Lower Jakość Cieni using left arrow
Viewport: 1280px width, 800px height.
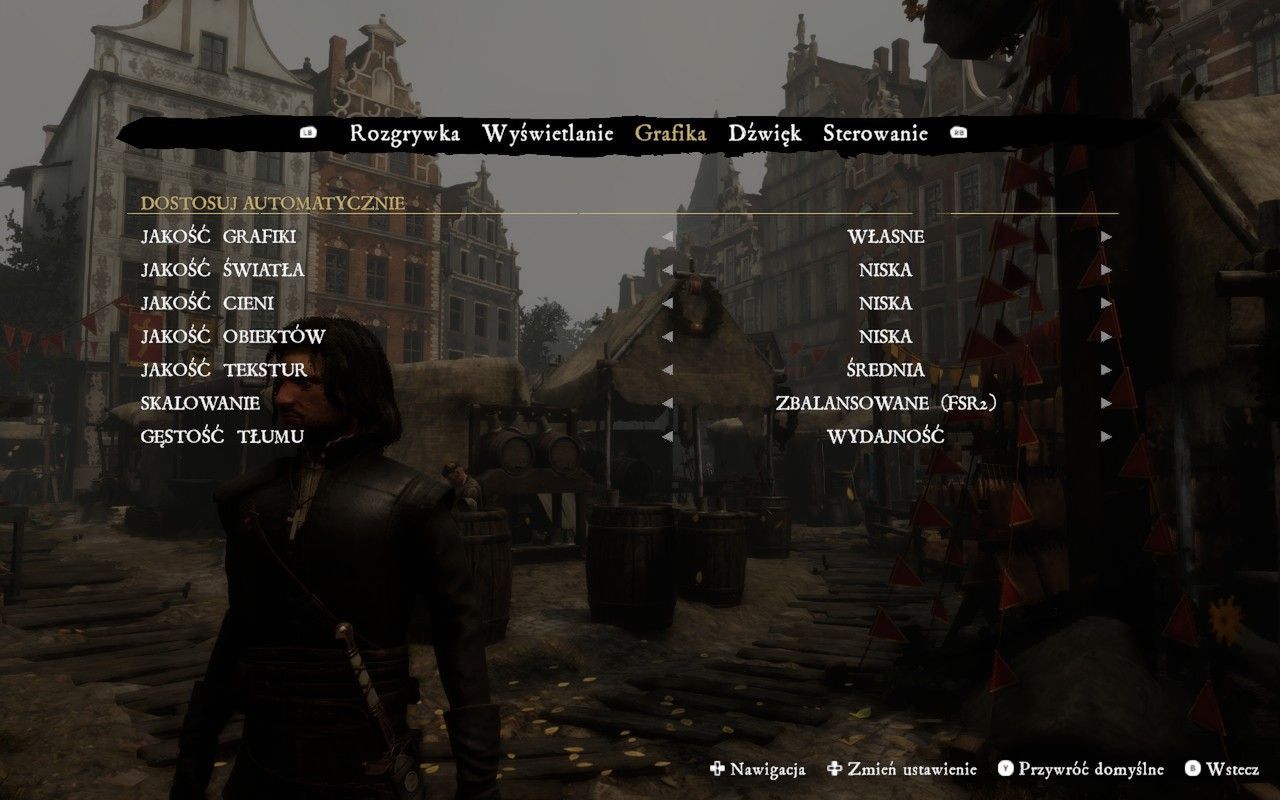(x=667, y=303)
